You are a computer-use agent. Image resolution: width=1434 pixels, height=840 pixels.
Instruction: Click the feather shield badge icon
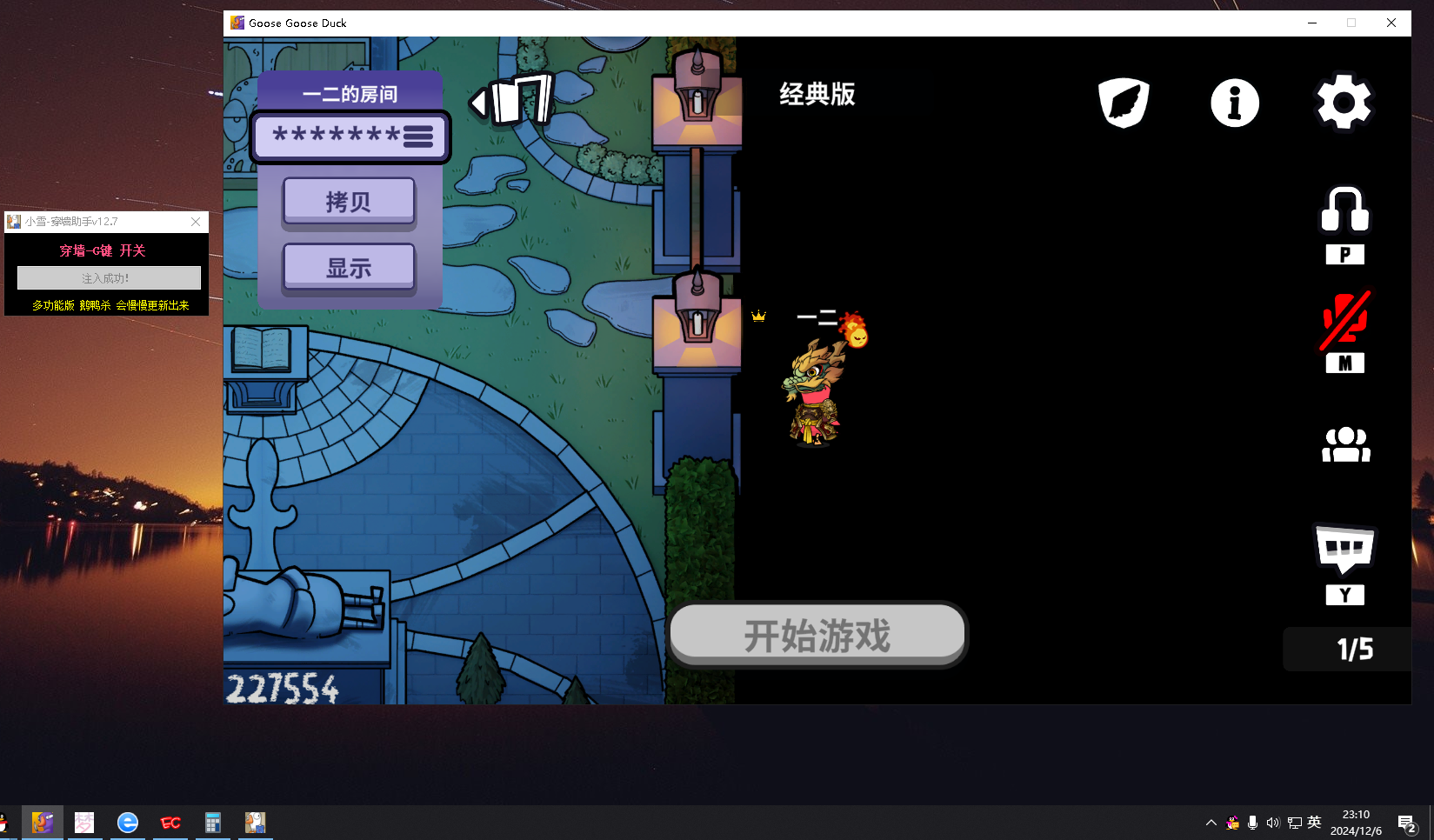click(1124, 102)
